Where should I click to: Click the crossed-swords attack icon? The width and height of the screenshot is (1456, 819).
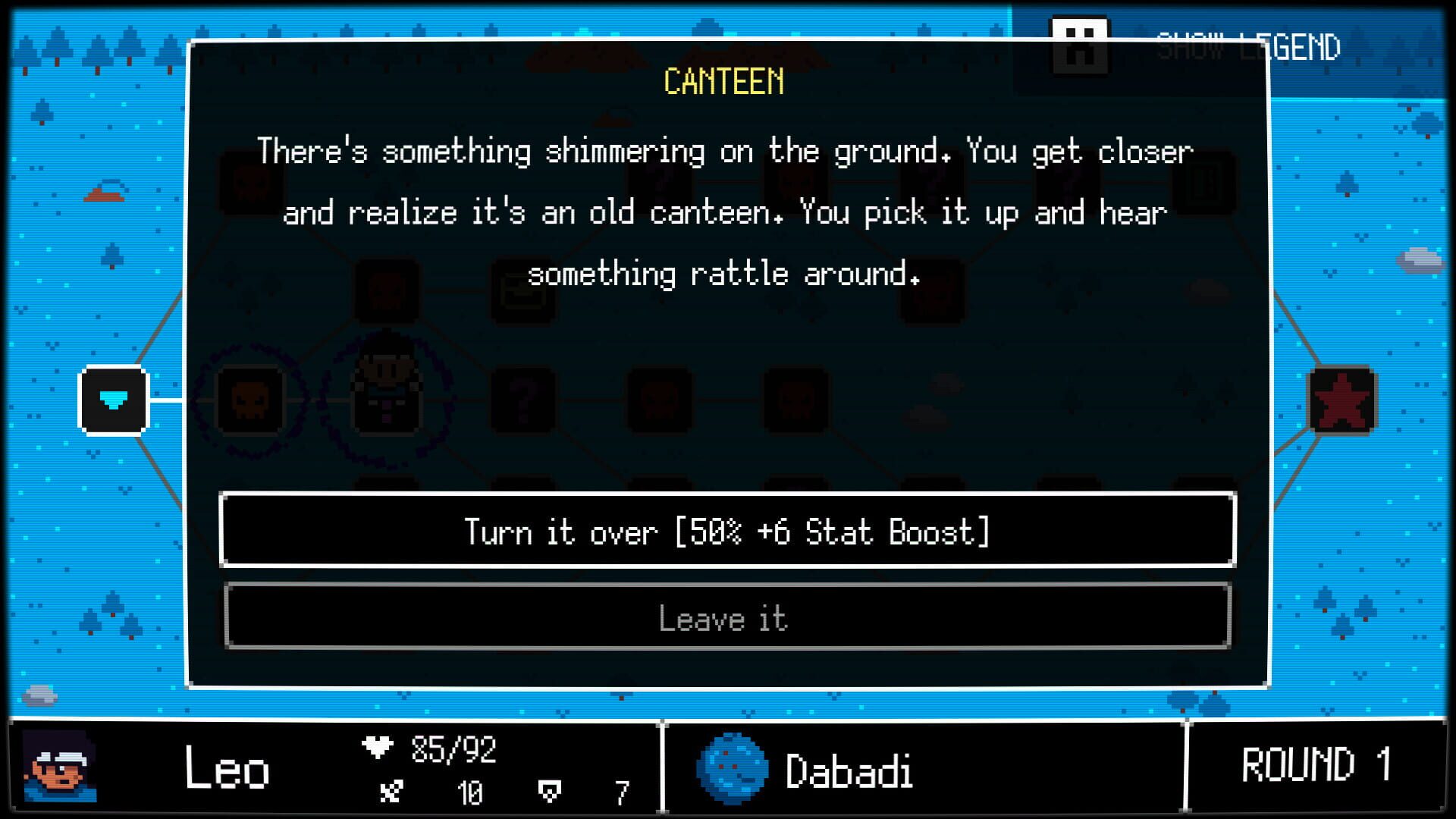tap(390, 792)
